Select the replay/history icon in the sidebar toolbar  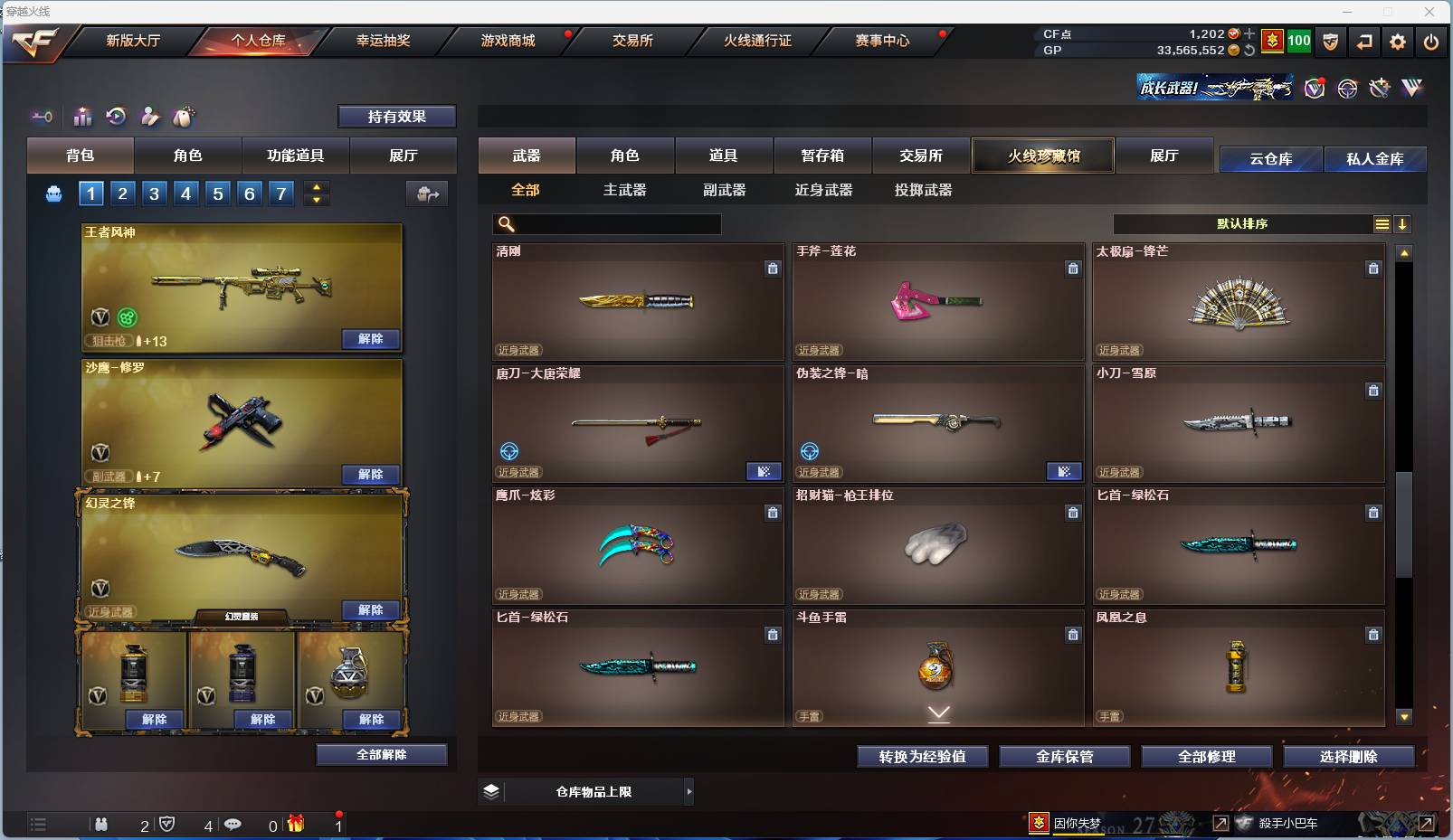116,117
